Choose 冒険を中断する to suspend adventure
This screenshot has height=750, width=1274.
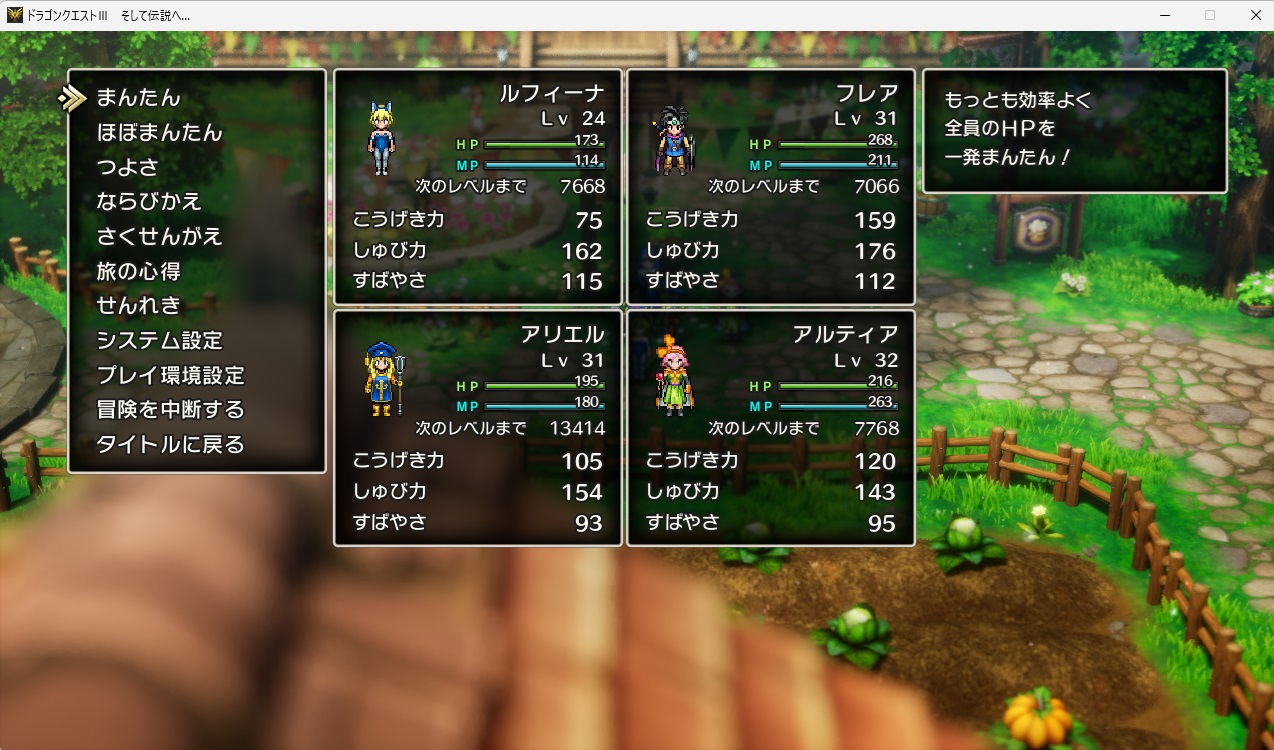[170, 410]
